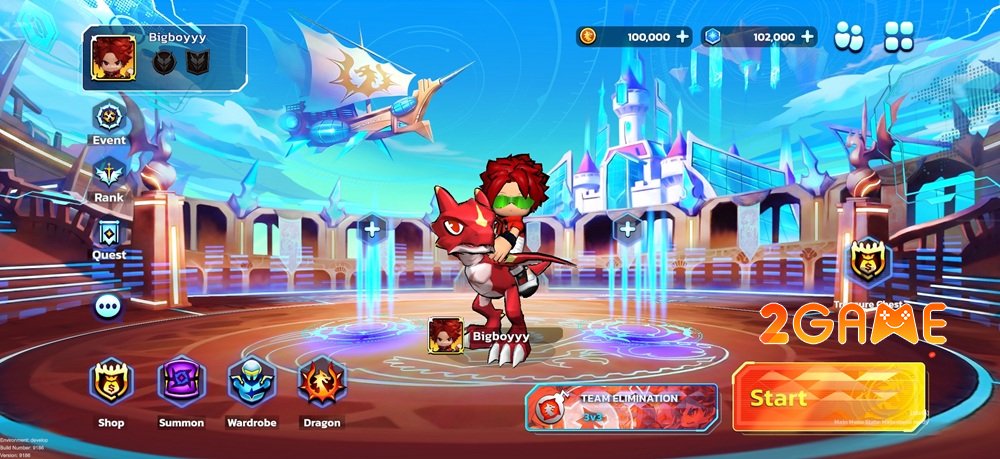The image size is (1000, 459).
Task: Buy more blue gems with the plus
Action: (x=807, y=37)
